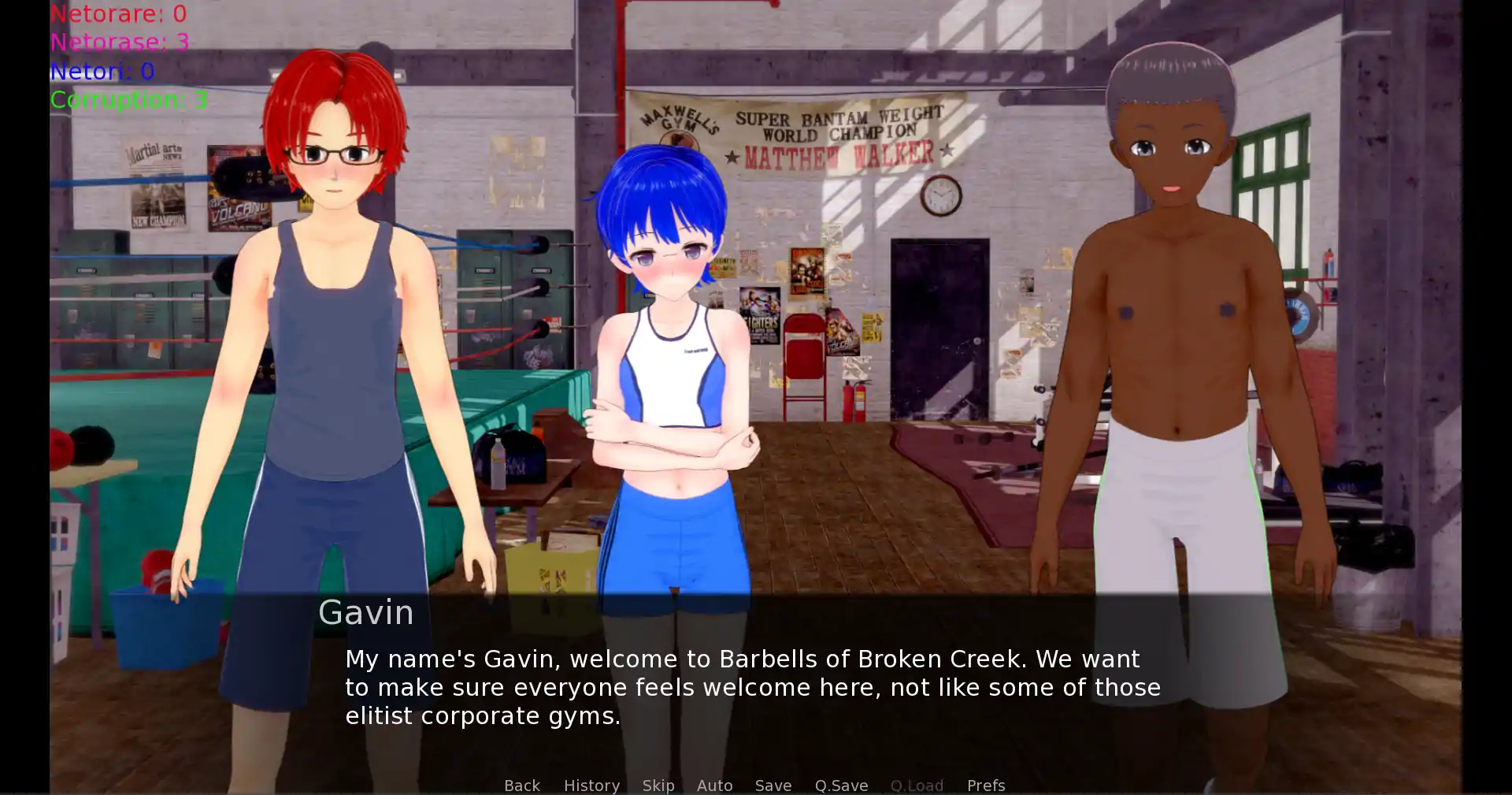1512x795 pixels.
Task: Open the dialogue History log
Action: [x=591, y=785]
